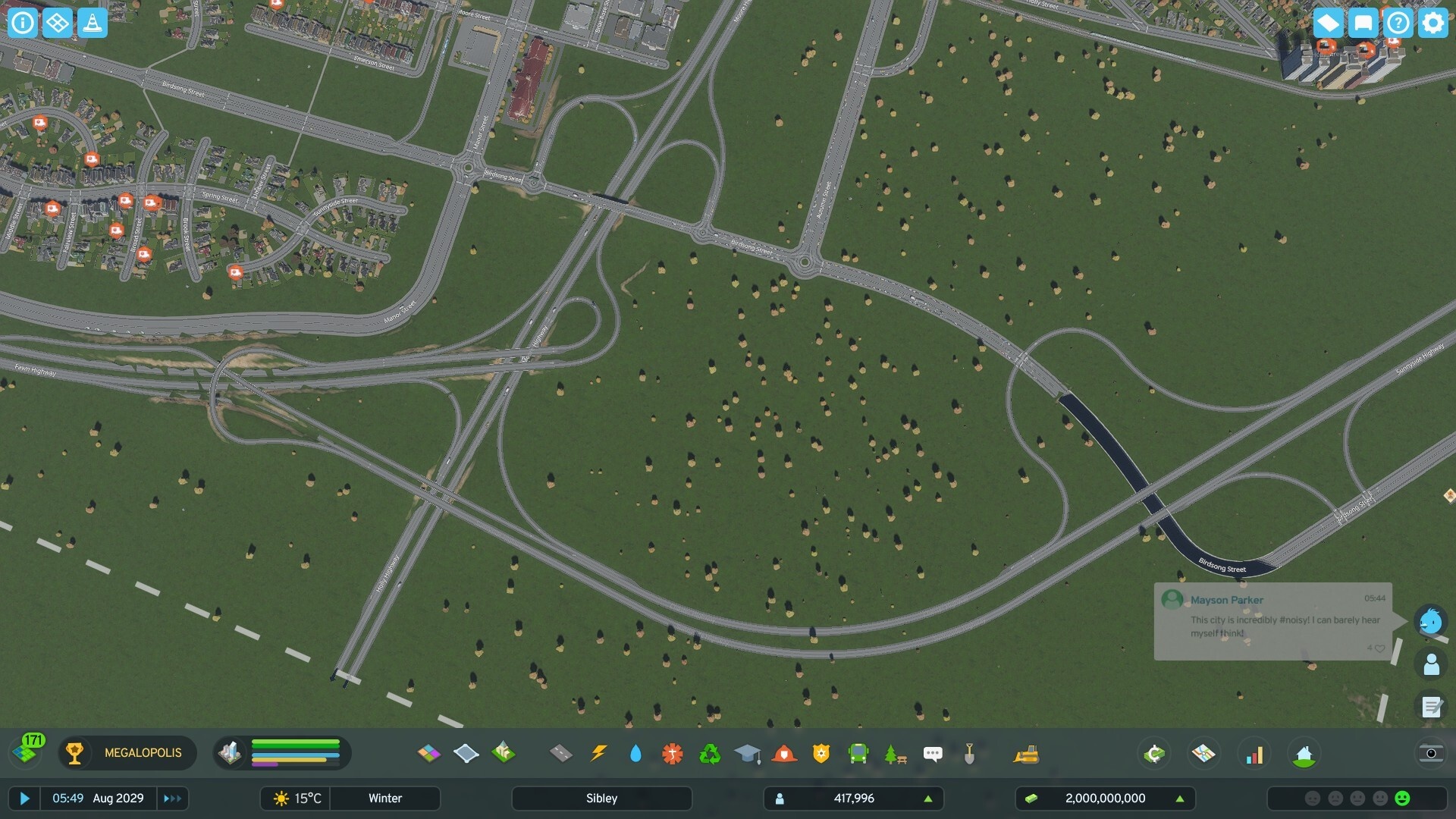Viewport: 1456px width, 819px height.
Task: Open the Zones tool menu
Action: [x=428, y=753]
